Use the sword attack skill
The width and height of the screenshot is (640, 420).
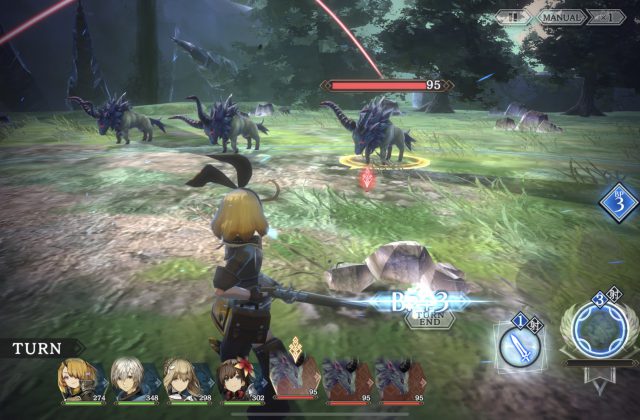(x=520, y=345)
